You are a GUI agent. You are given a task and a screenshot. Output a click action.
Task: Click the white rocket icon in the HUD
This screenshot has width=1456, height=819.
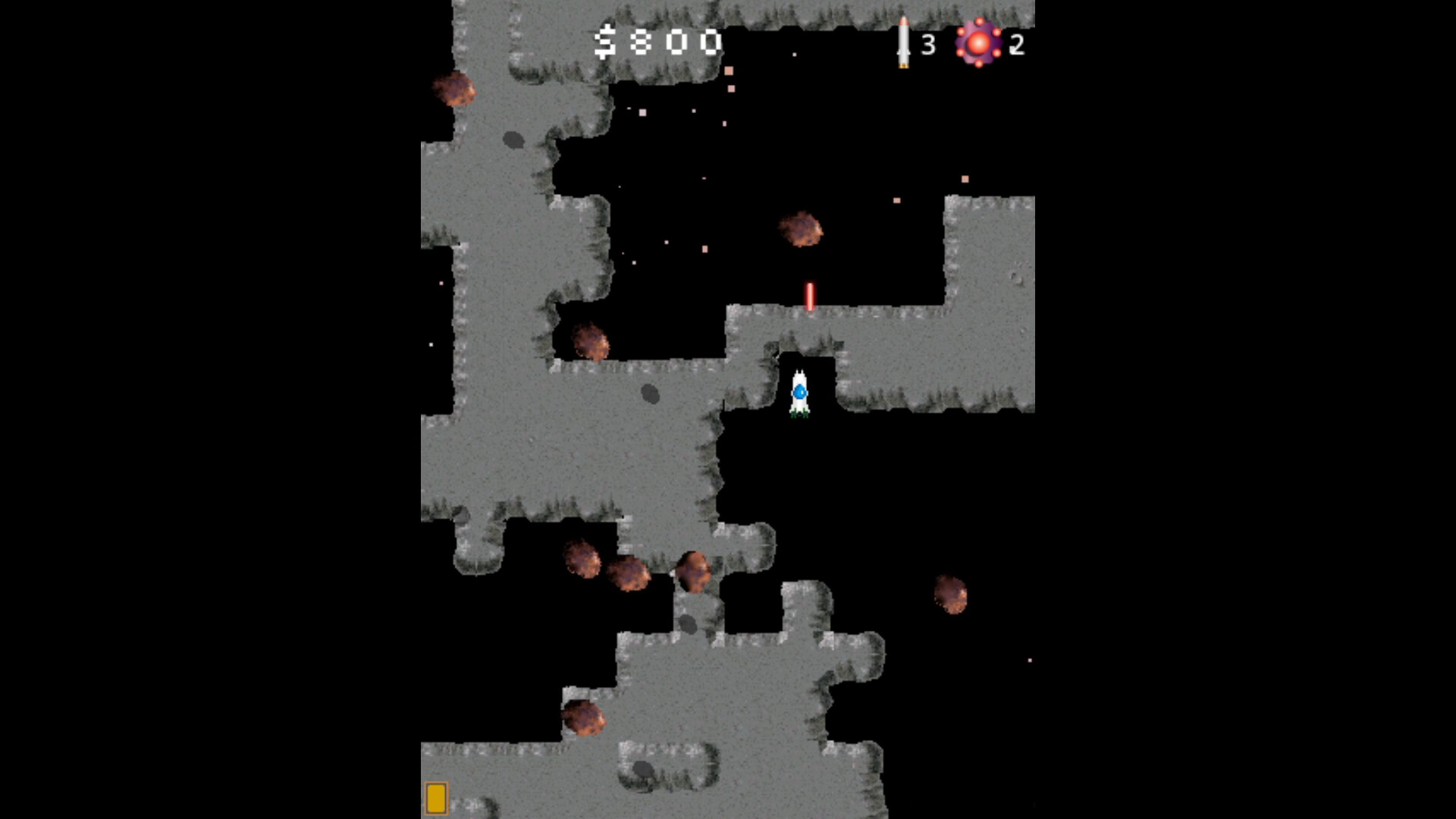[903, 42]
